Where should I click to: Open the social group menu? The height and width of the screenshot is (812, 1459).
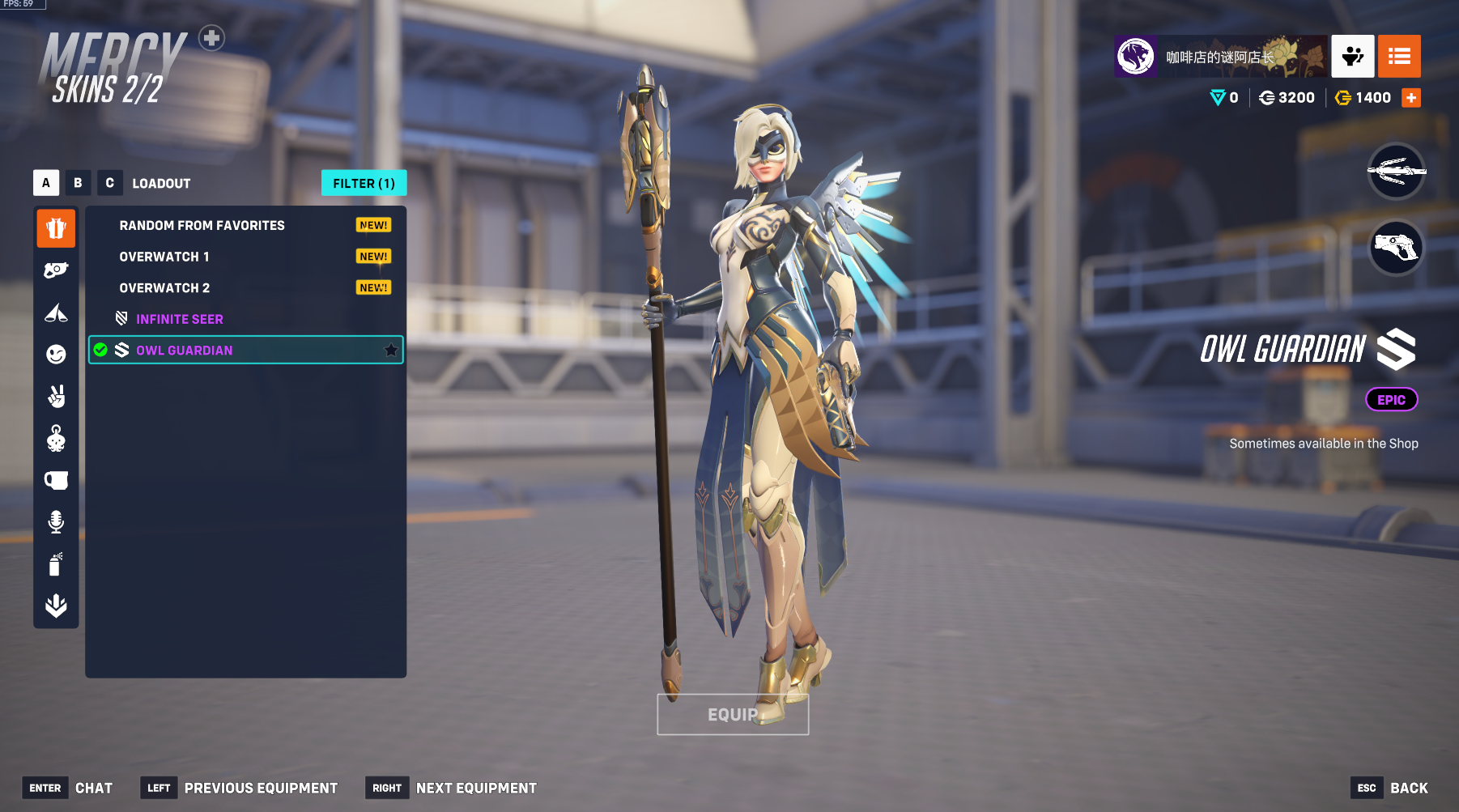tap(1352, 57)
